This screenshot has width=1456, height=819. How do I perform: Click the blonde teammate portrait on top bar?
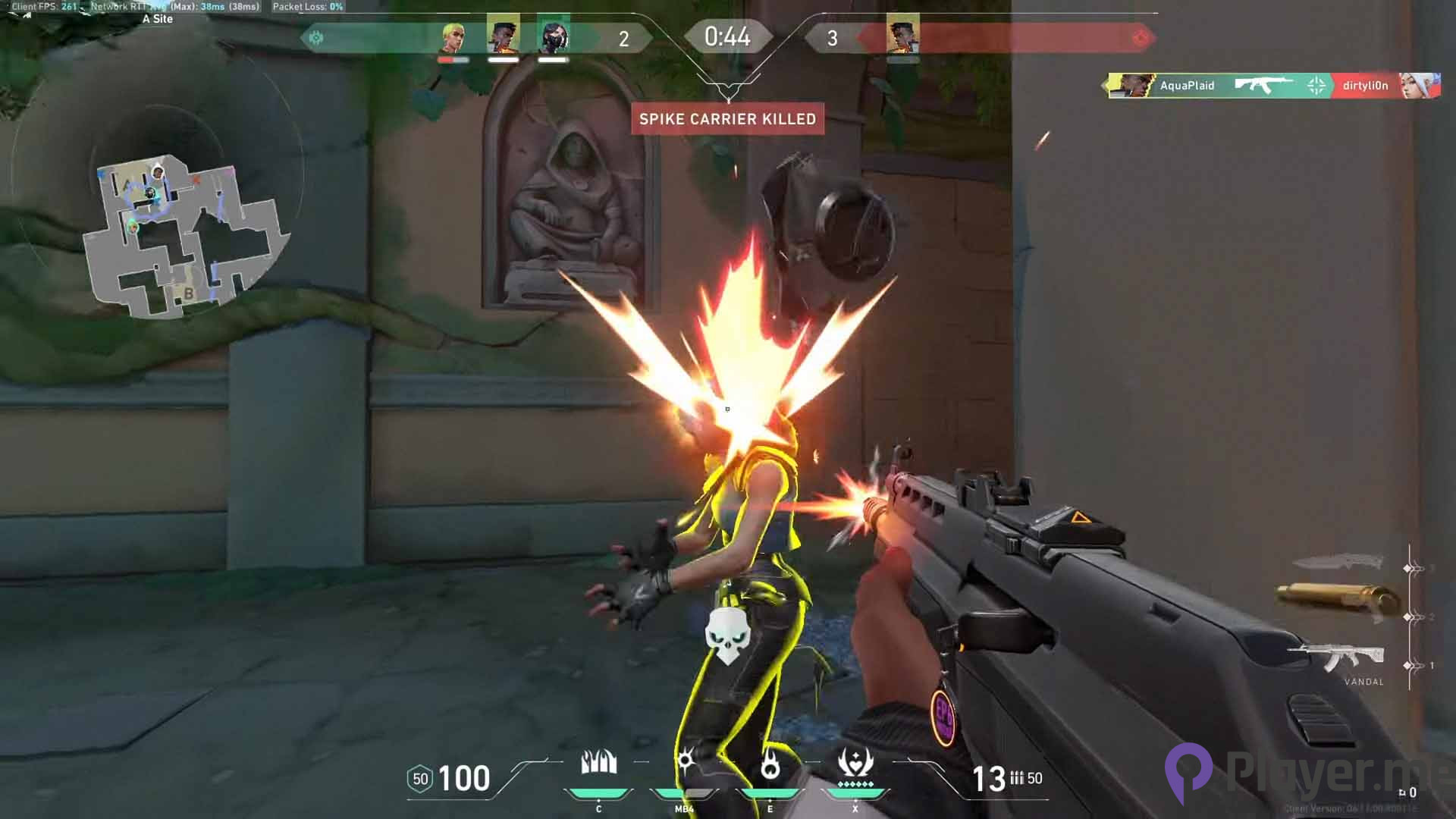tap(453, 36)
